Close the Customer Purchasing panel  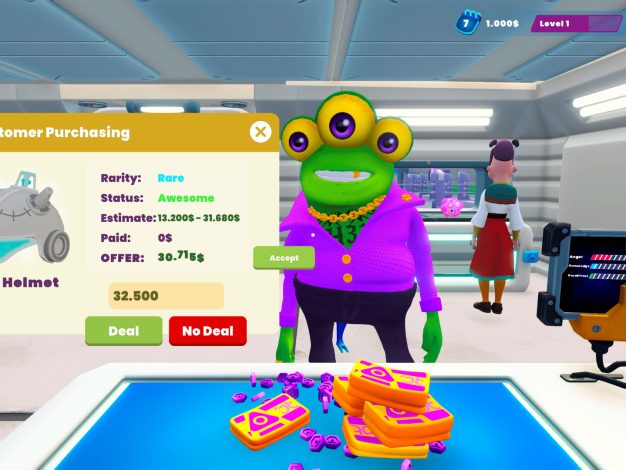[260, 132]
